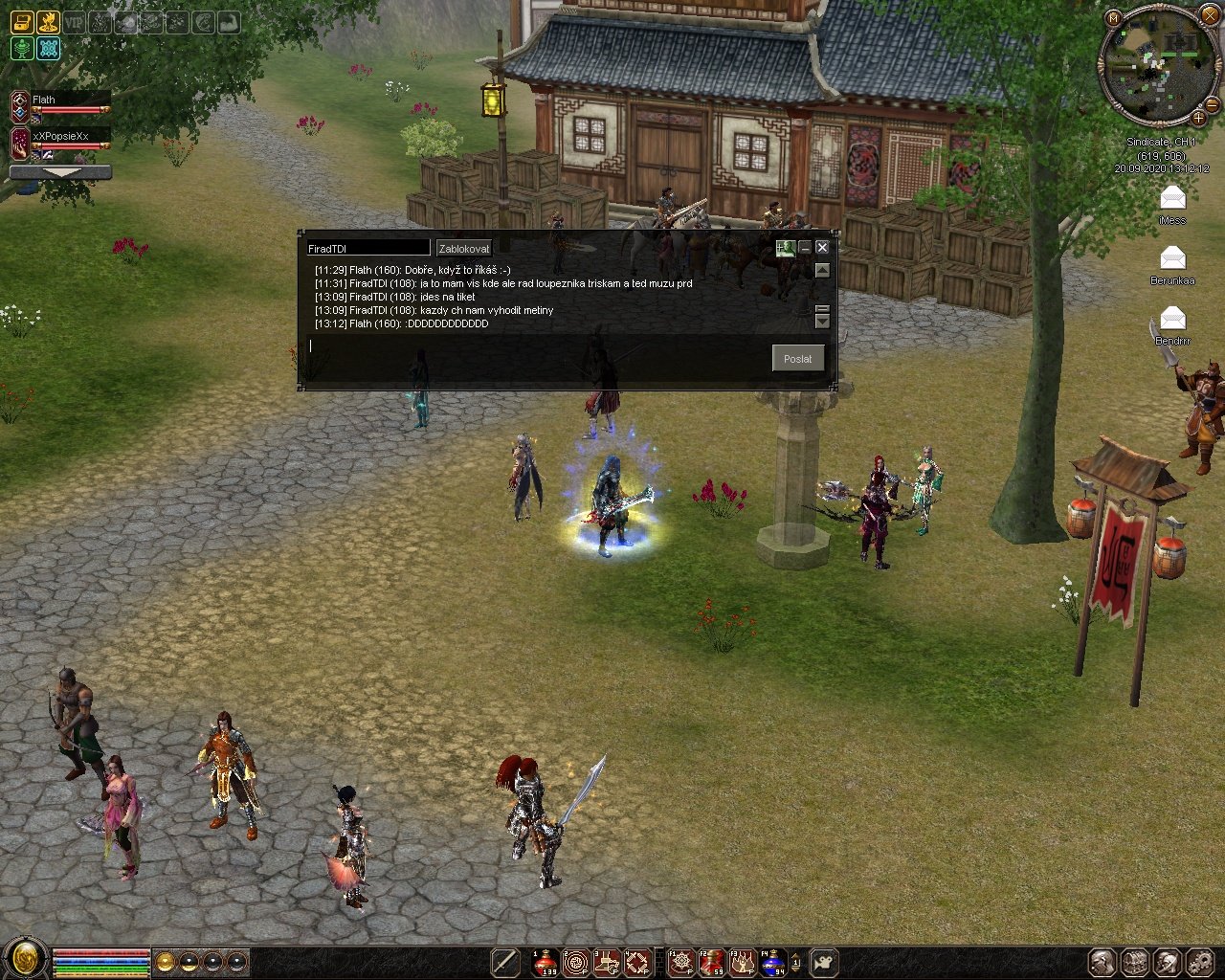Screen dimensions: 1225x980
Task: Use the blue potion in quickslot F4
Action: pyautogui.click(x=773, y=962)
